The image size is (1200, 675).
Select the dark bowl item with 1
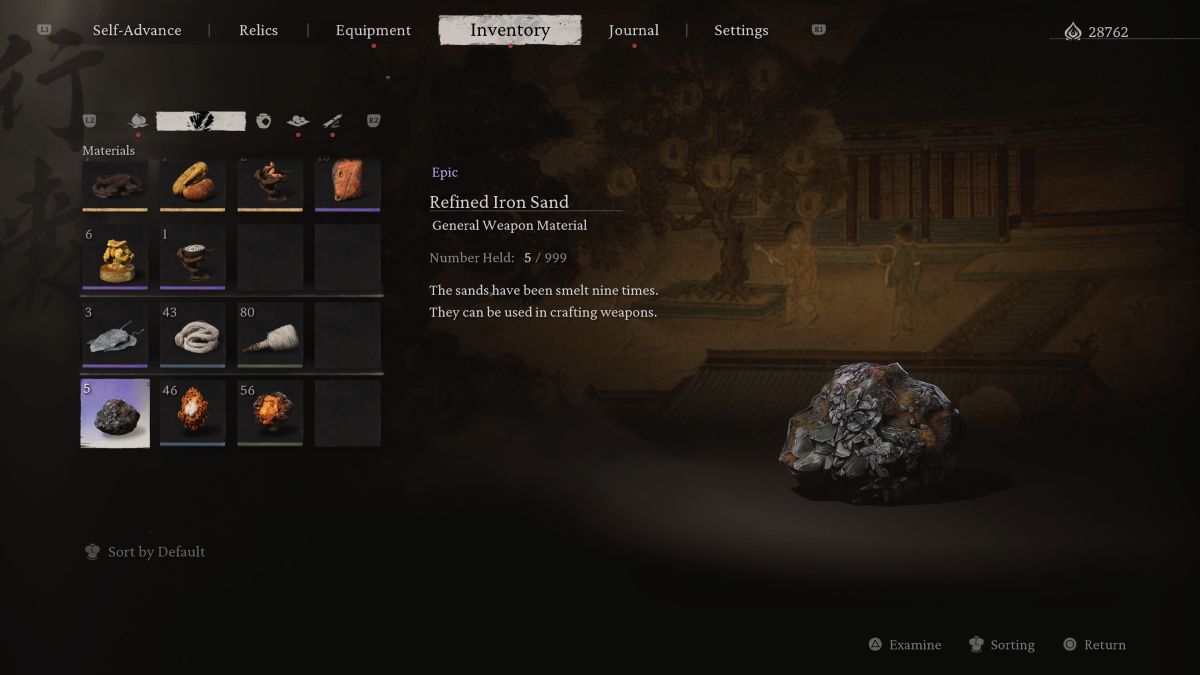coord(192,257)
